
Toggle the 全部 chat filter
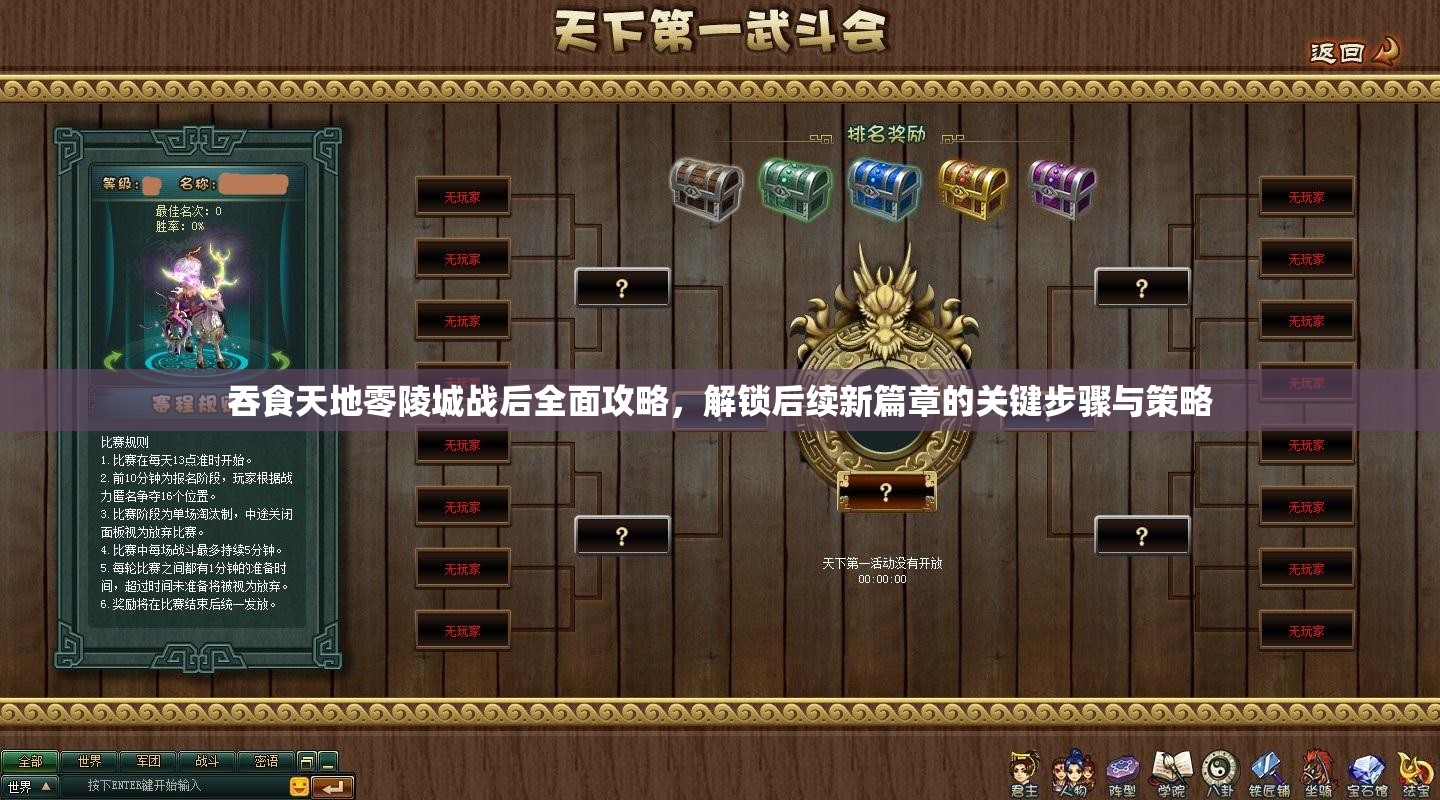point(30,760)
